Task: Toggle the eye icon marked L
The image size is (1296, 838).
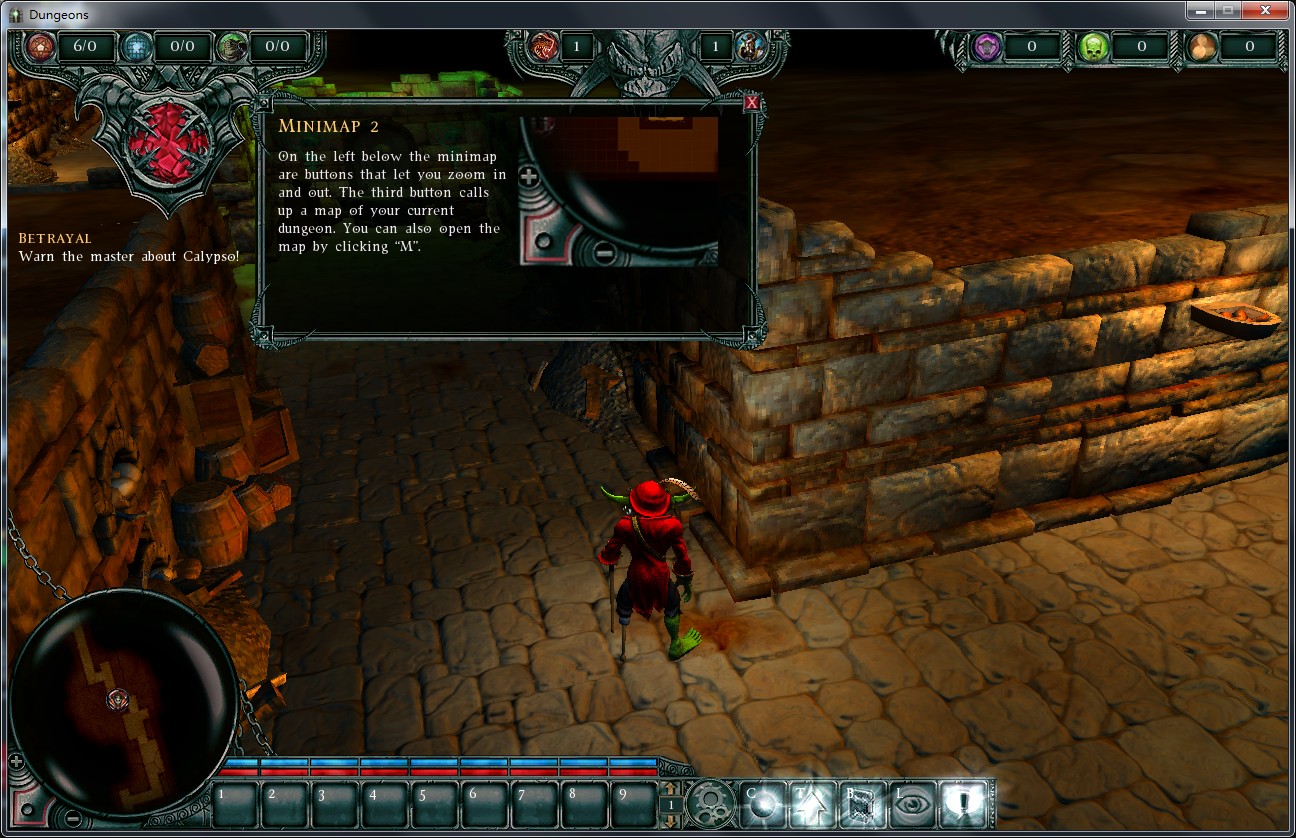Action: click(x=911, y=803)
